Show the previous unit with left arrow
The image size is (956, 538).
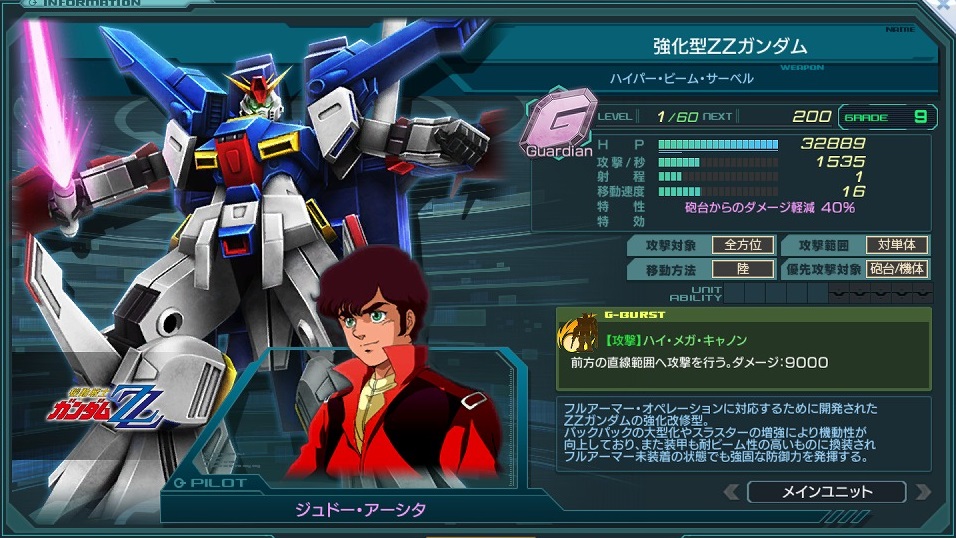coord(732,492)
